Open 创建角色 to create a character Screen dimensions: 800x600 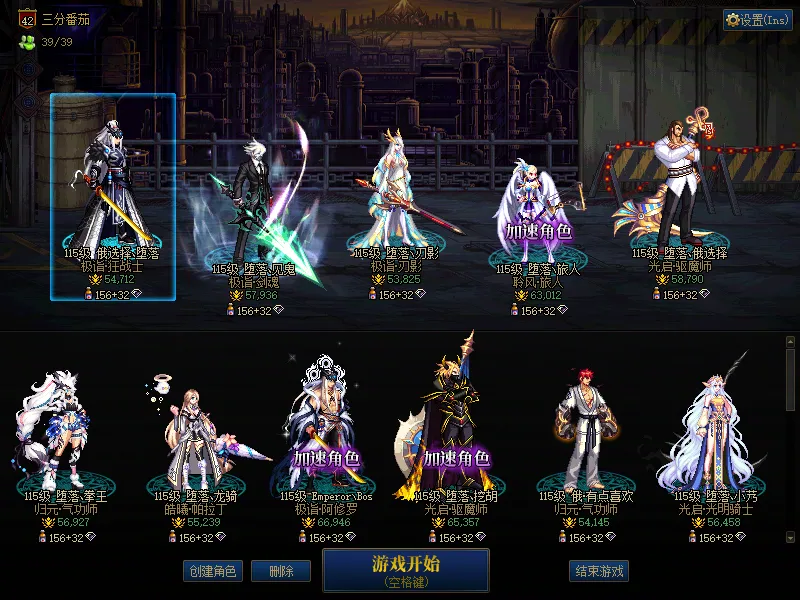tap(211, 571)
